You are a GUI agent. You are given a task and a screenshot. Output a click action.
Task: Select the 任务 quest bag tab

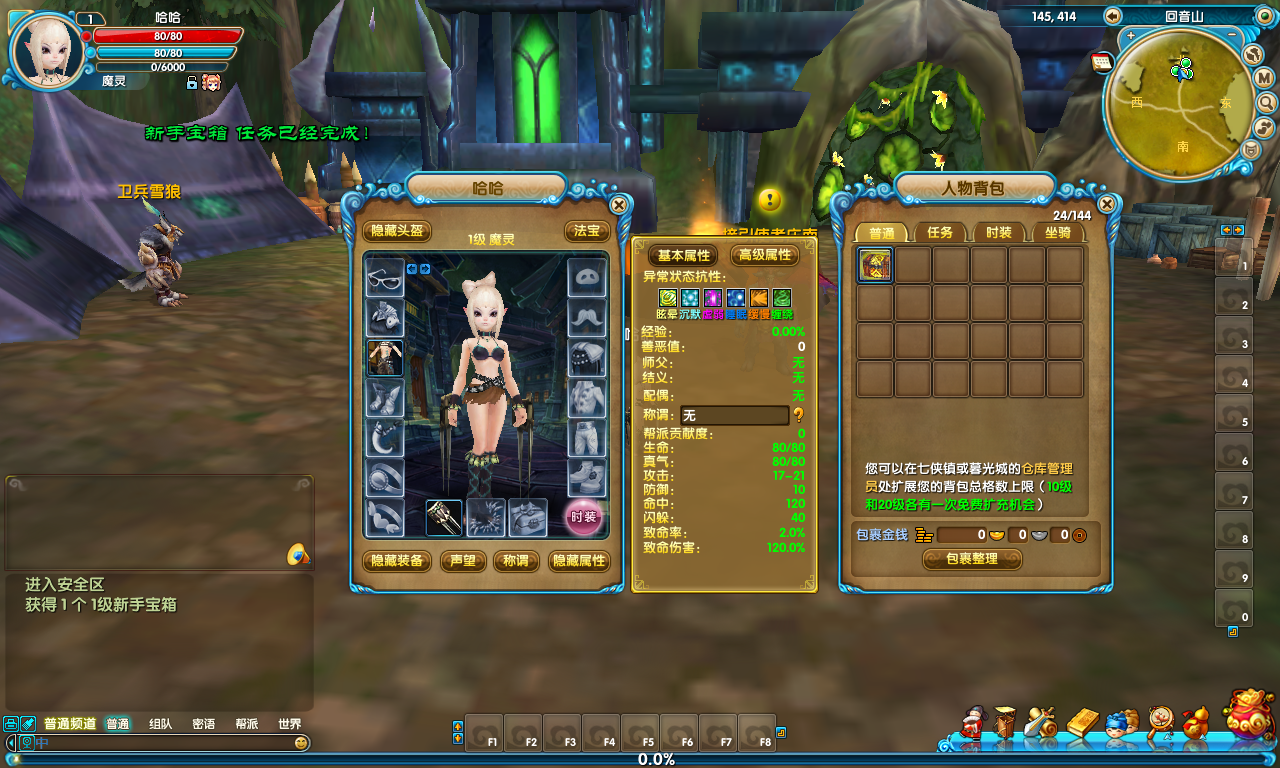coord(940,232)
